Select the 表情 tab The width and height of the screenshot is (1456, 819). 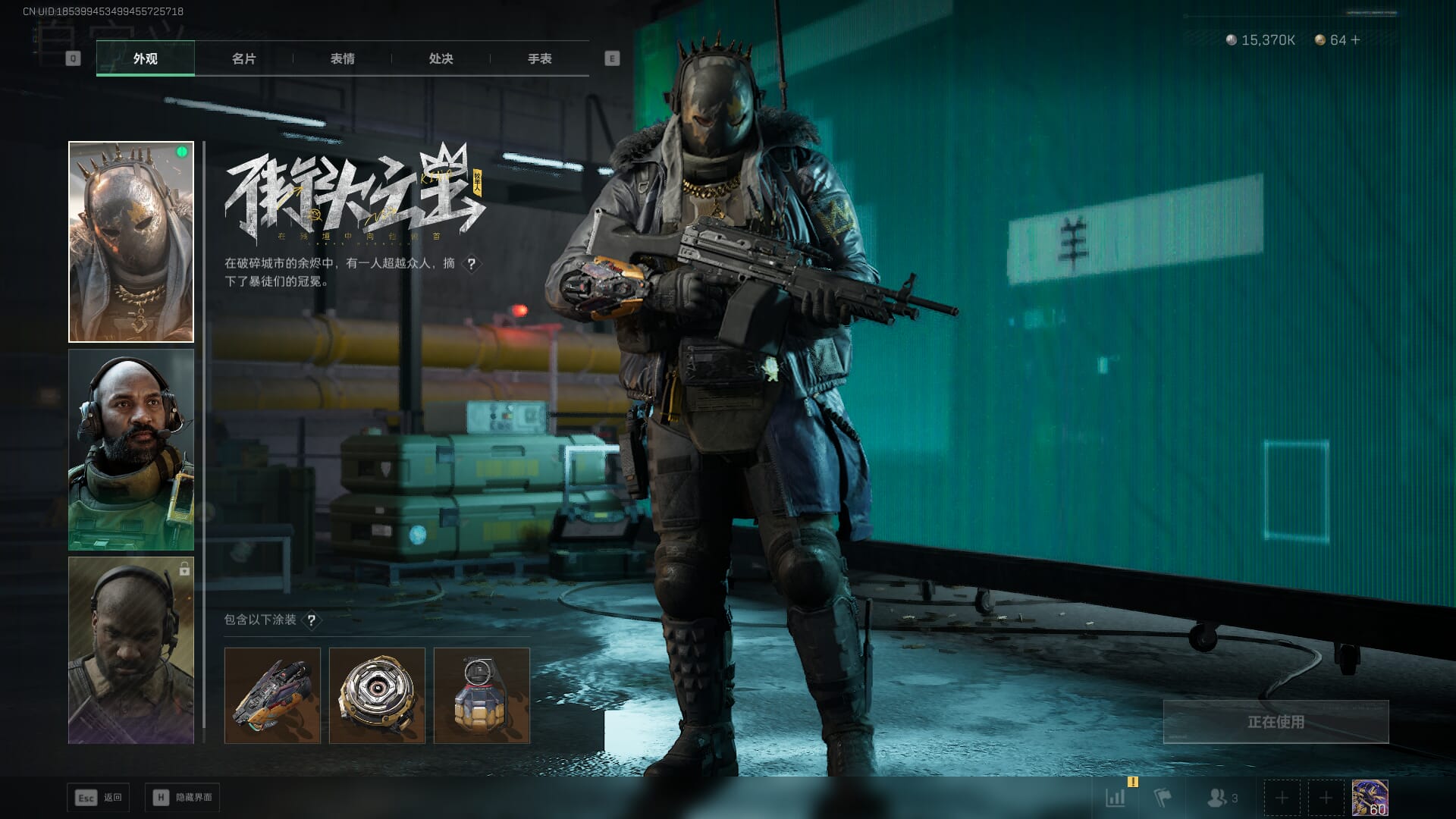pyautogui.click(x=342, y=58)
